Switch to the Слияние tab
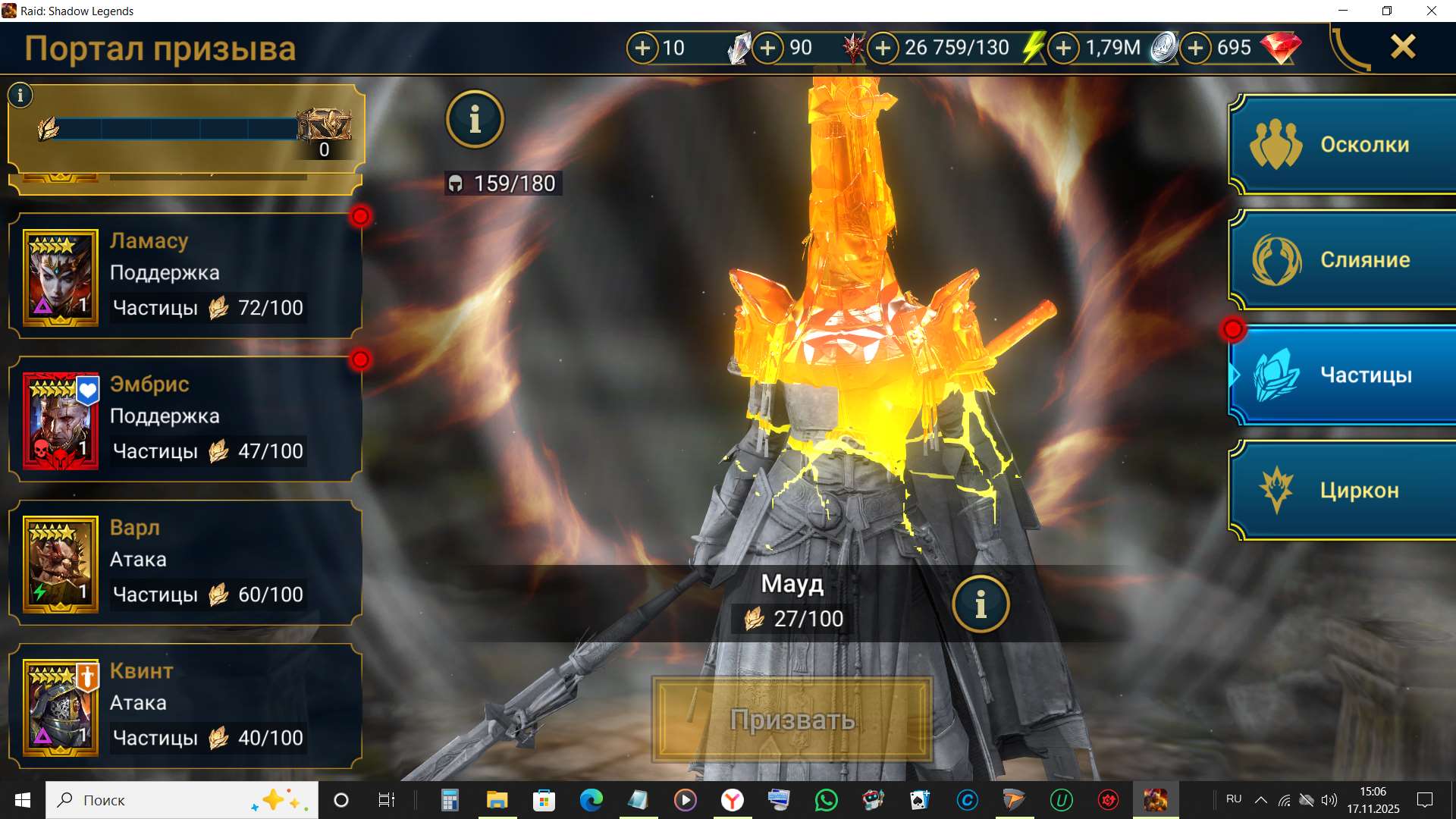 click(1342, 259)
